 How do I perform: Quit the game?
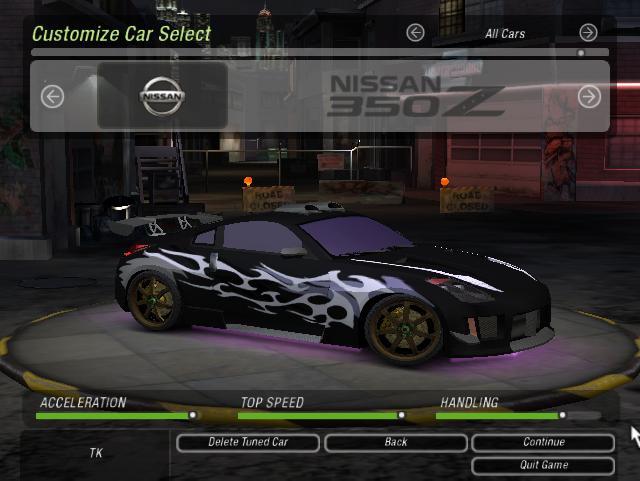coord(543,465)
